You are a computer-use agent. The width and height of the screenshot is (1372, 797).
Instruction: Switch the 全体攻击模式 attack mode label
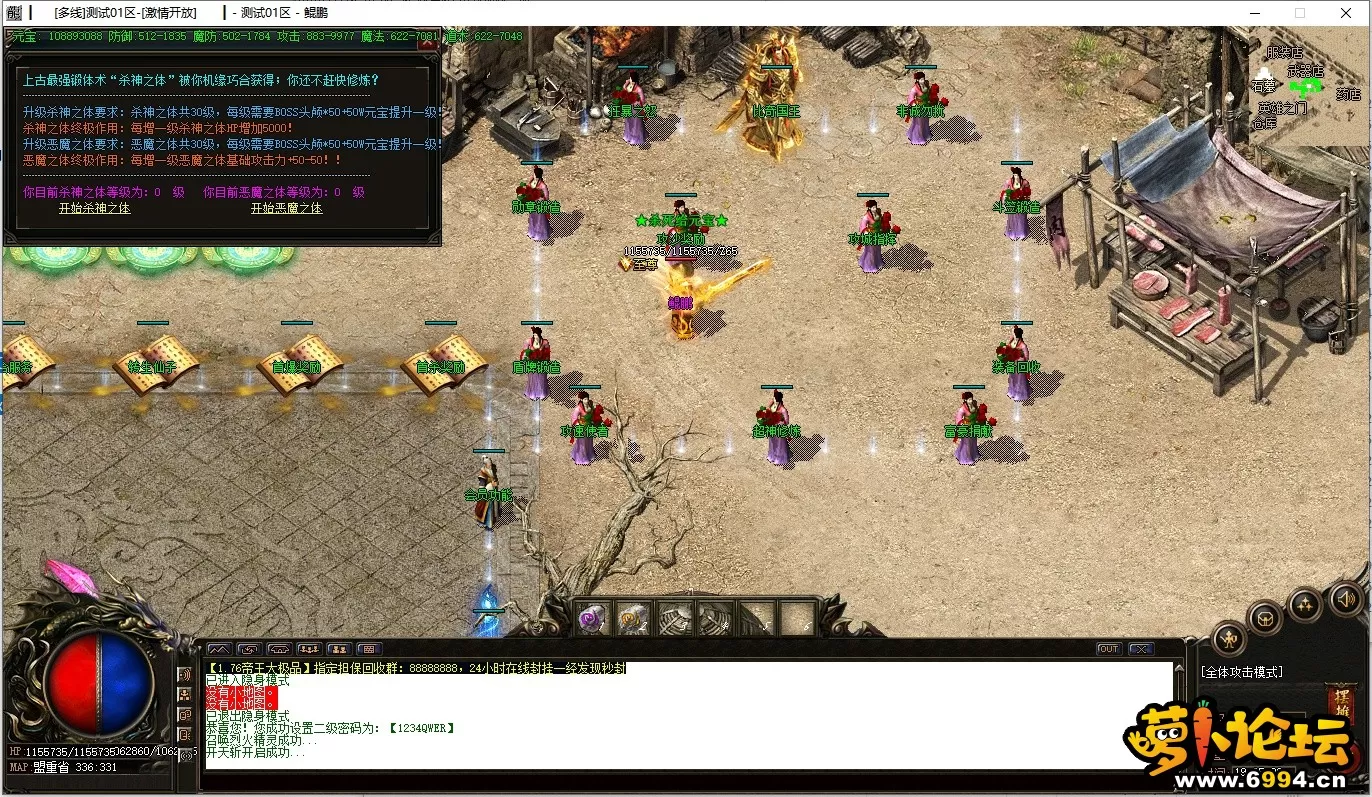pos(1241,672)
